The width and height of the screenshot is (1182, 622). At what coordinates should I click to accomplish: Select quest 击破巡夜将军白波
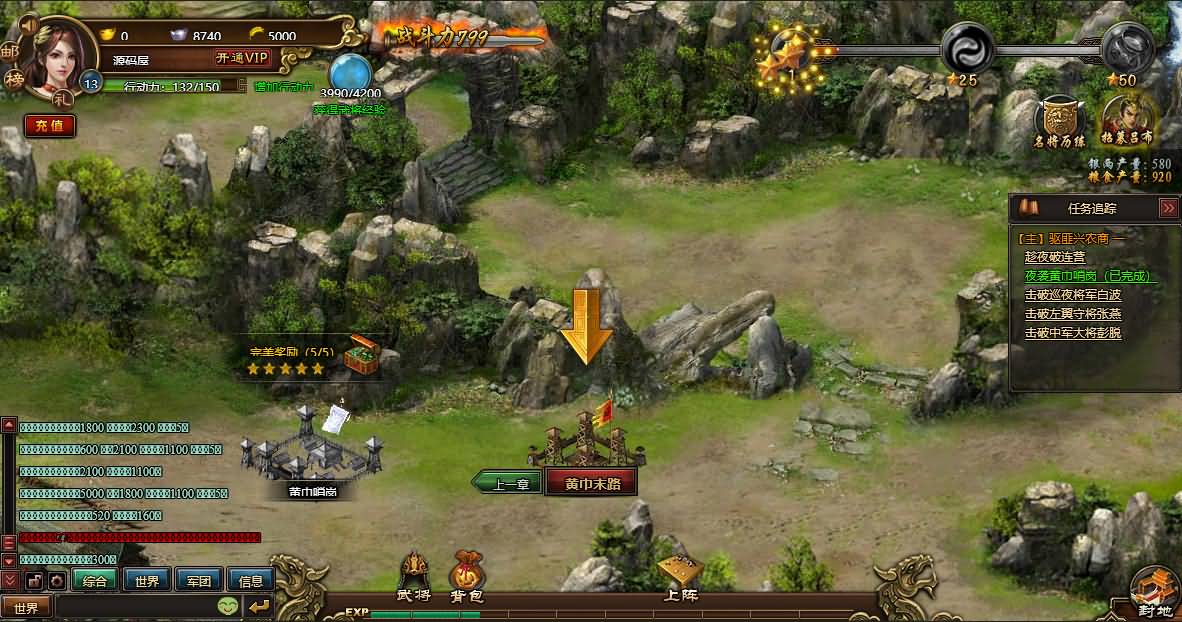1072,295
